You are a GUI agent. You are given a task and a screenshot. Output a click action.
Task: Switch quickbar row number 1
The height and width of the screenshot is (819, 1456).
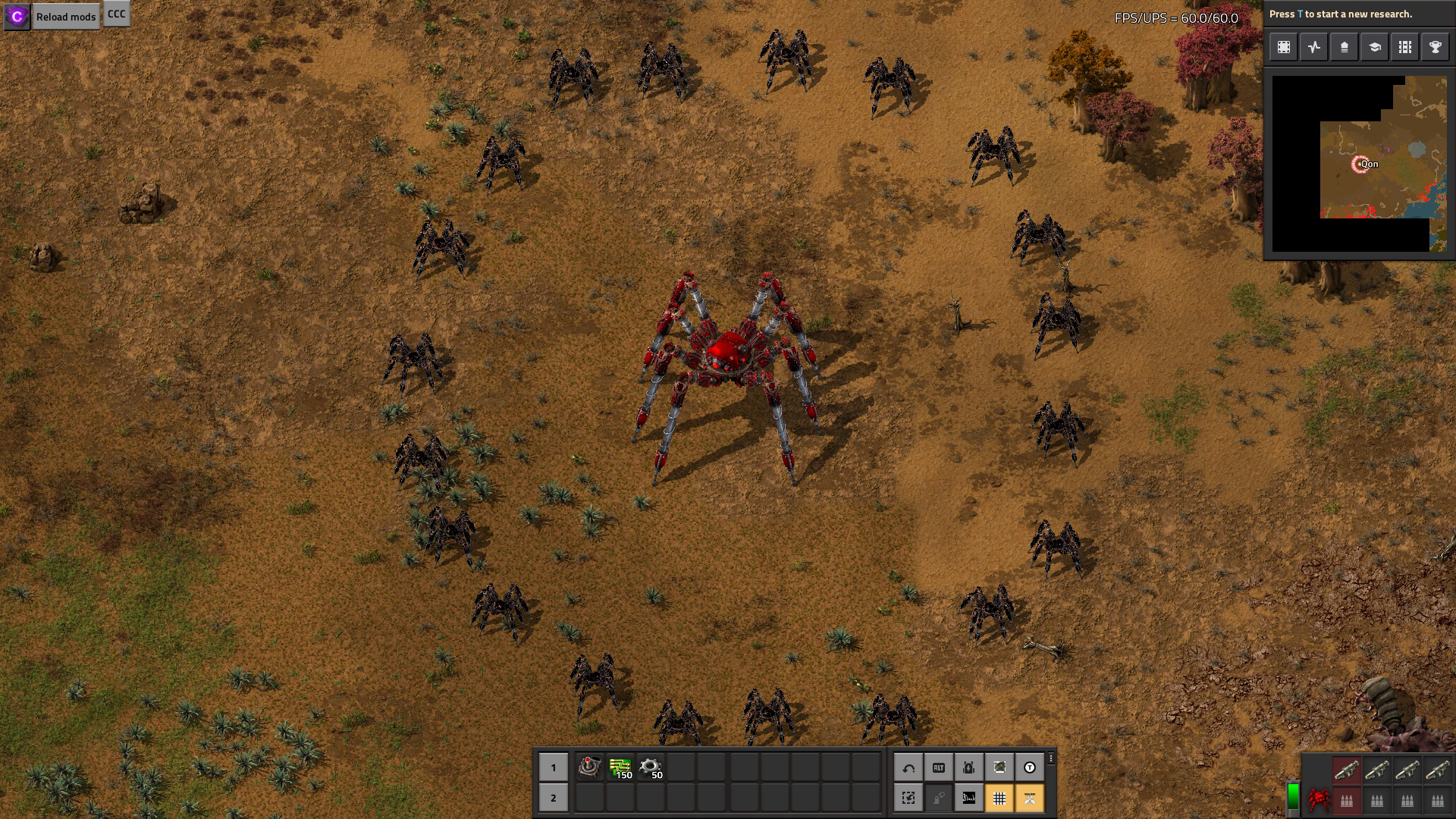554,767
